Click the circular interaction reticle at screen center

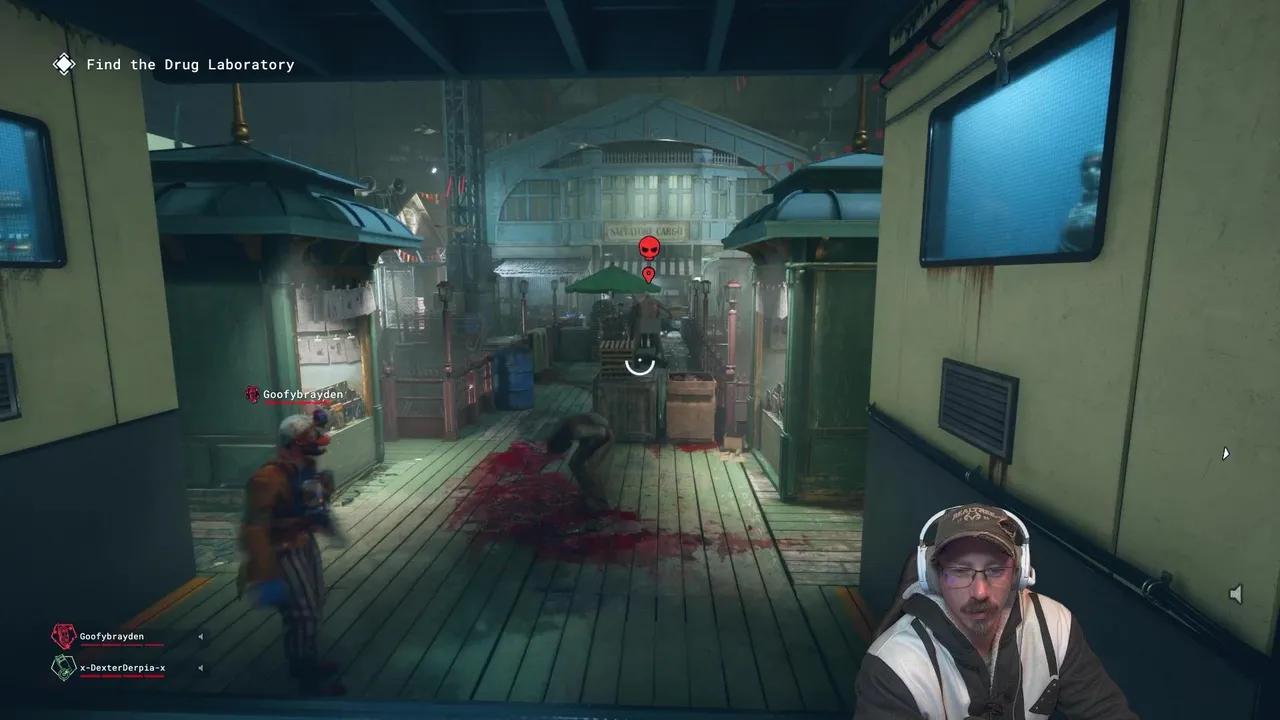[x=640, y=363]
